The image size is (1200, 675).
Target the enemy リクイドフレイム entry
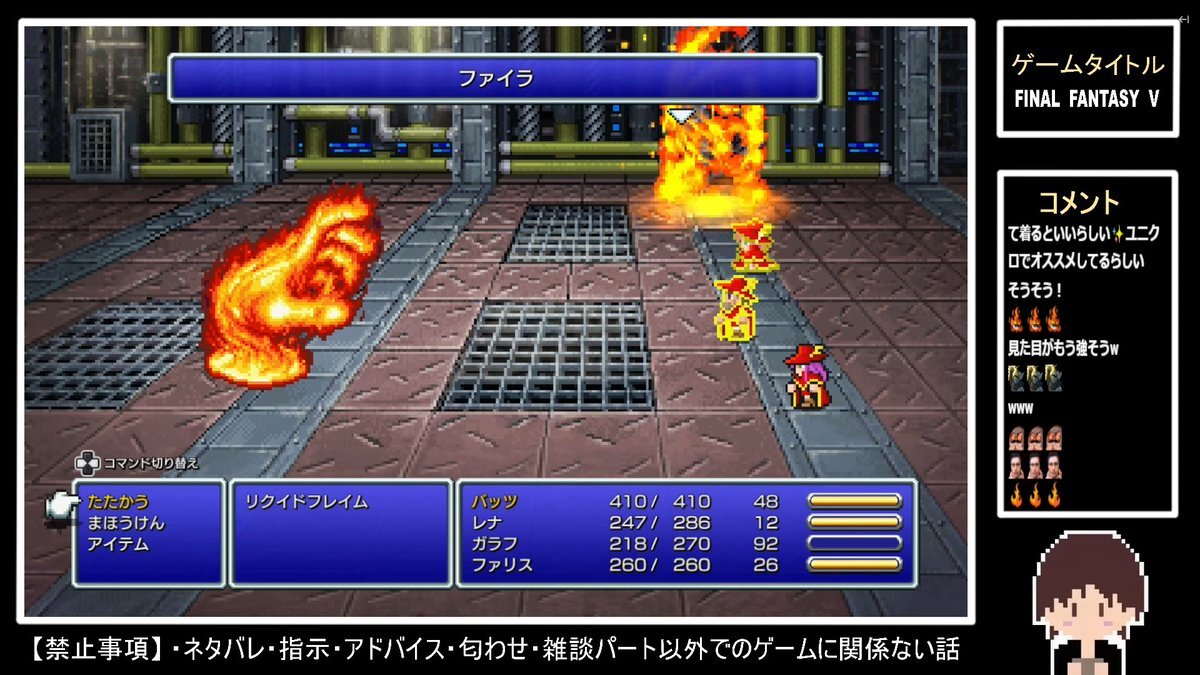[x=306, y=502]
